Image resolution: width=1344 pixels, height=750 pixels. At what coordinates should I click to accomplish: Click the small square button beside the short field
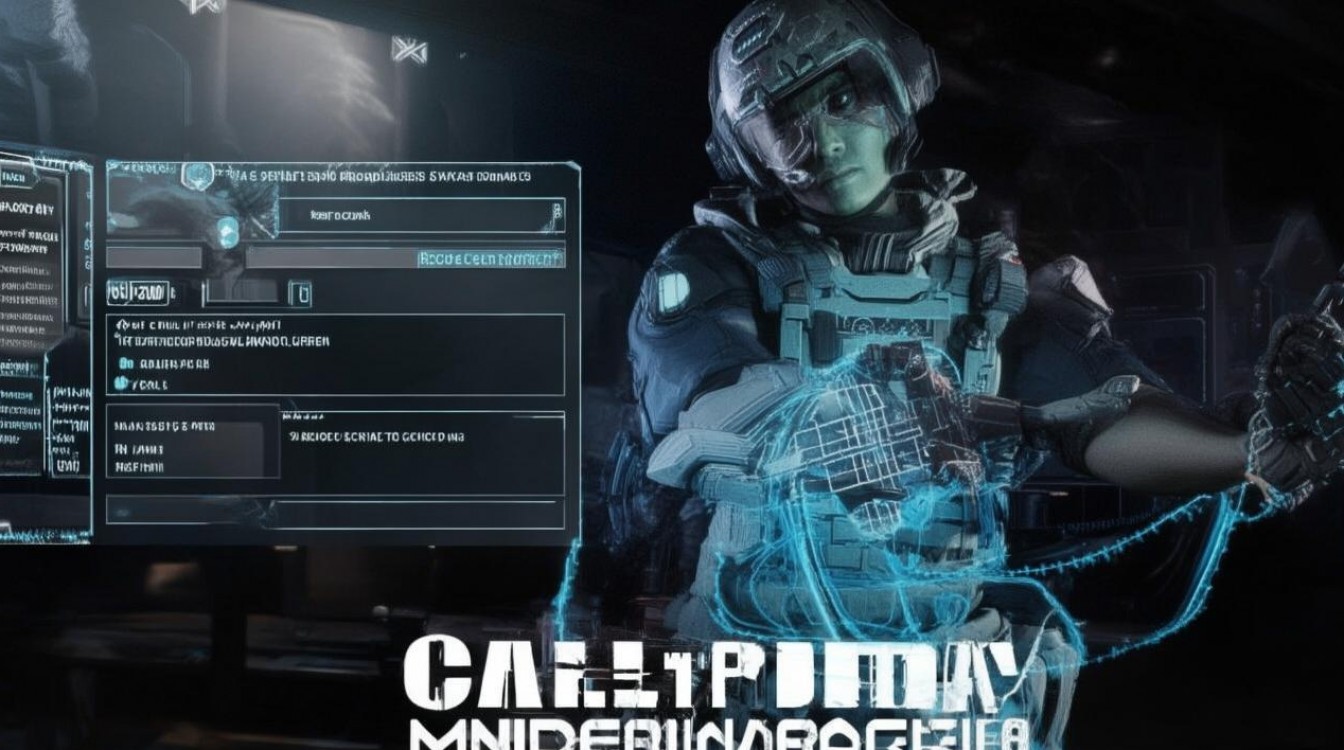click(300, 293)
